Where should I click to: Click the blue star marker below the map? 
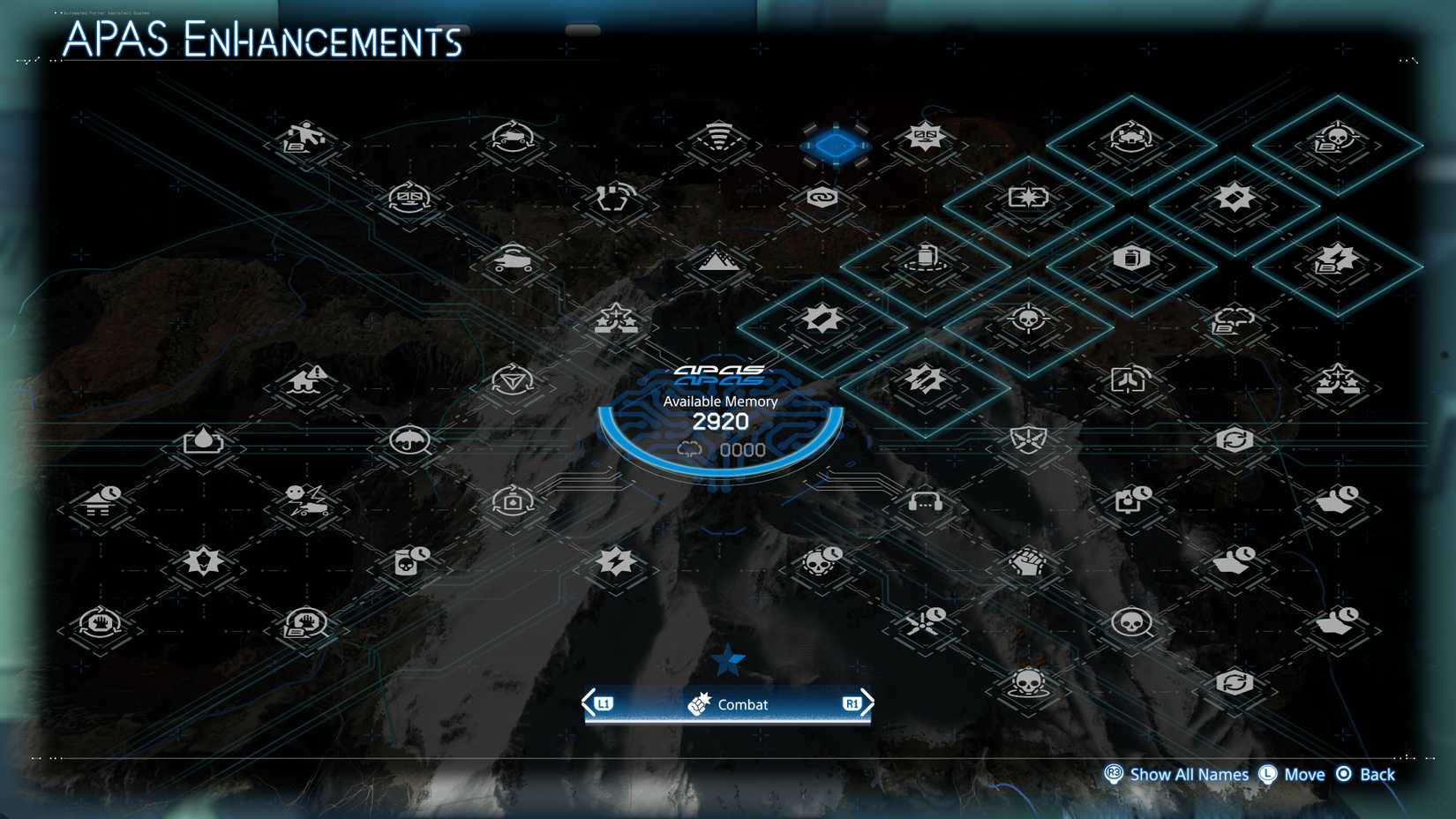[x=727, y=659]
